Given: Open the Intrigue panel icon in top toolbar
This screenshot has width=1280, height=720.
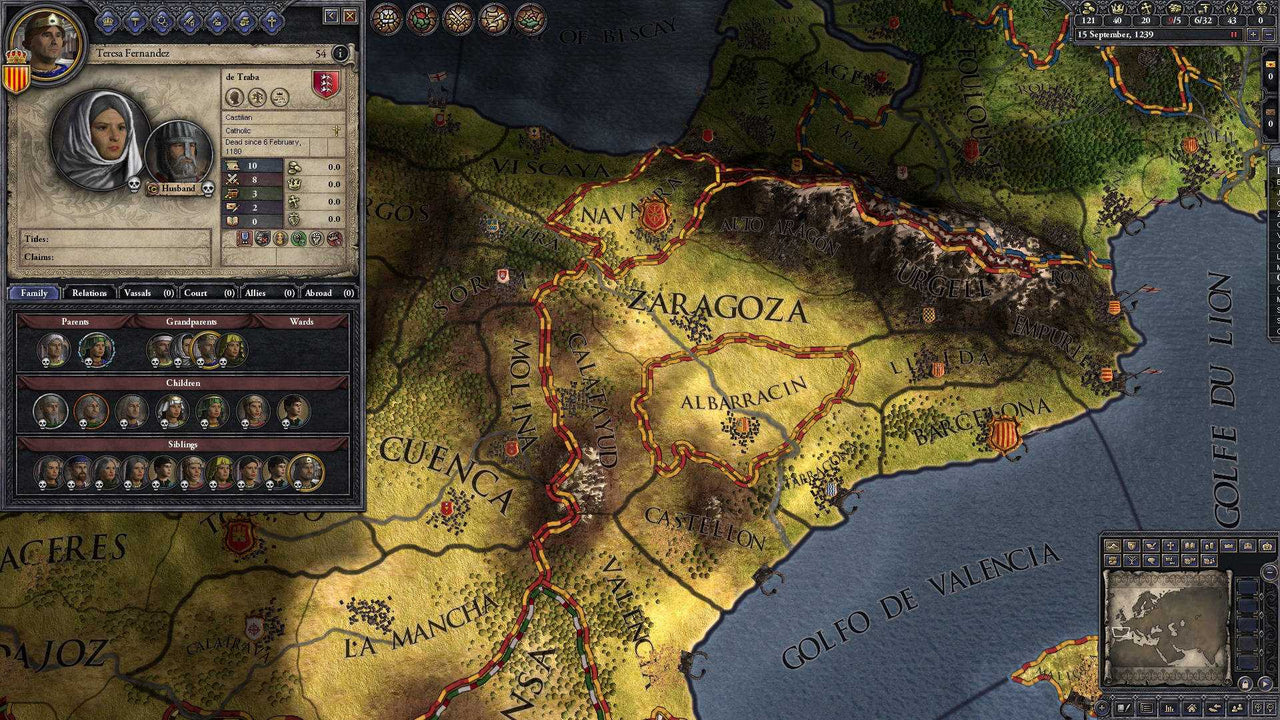Looking at the screenshot, I should point(217,21).
